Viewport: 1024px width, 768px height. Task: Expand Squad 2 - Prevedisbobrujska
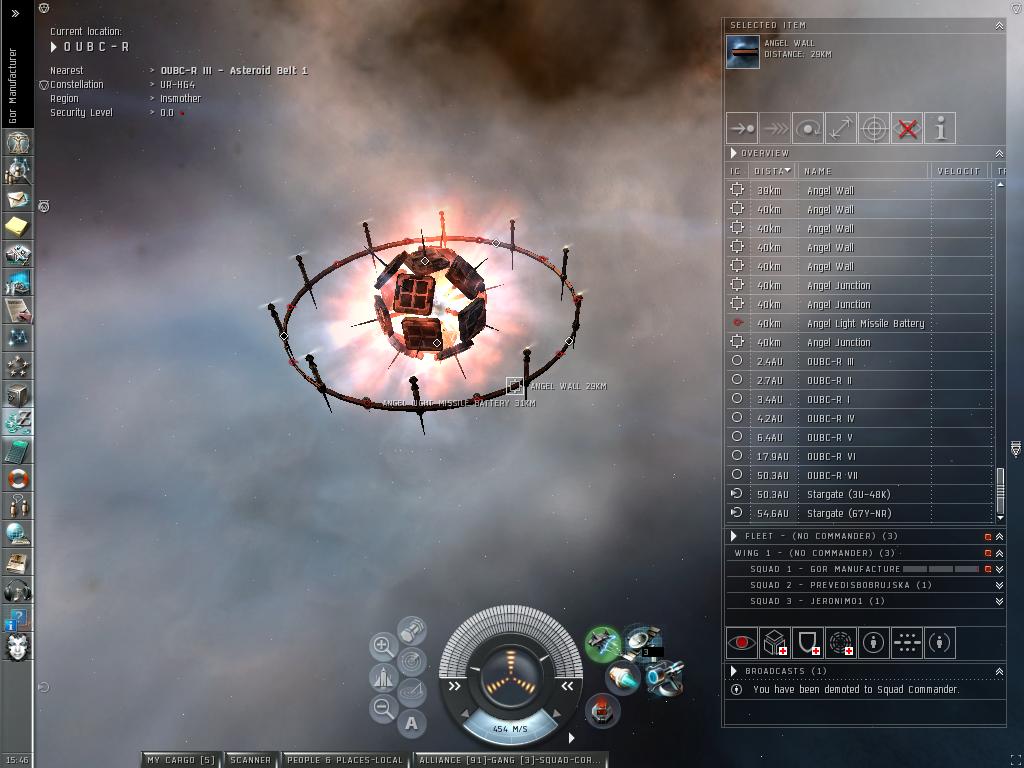(x=998, y=585)
